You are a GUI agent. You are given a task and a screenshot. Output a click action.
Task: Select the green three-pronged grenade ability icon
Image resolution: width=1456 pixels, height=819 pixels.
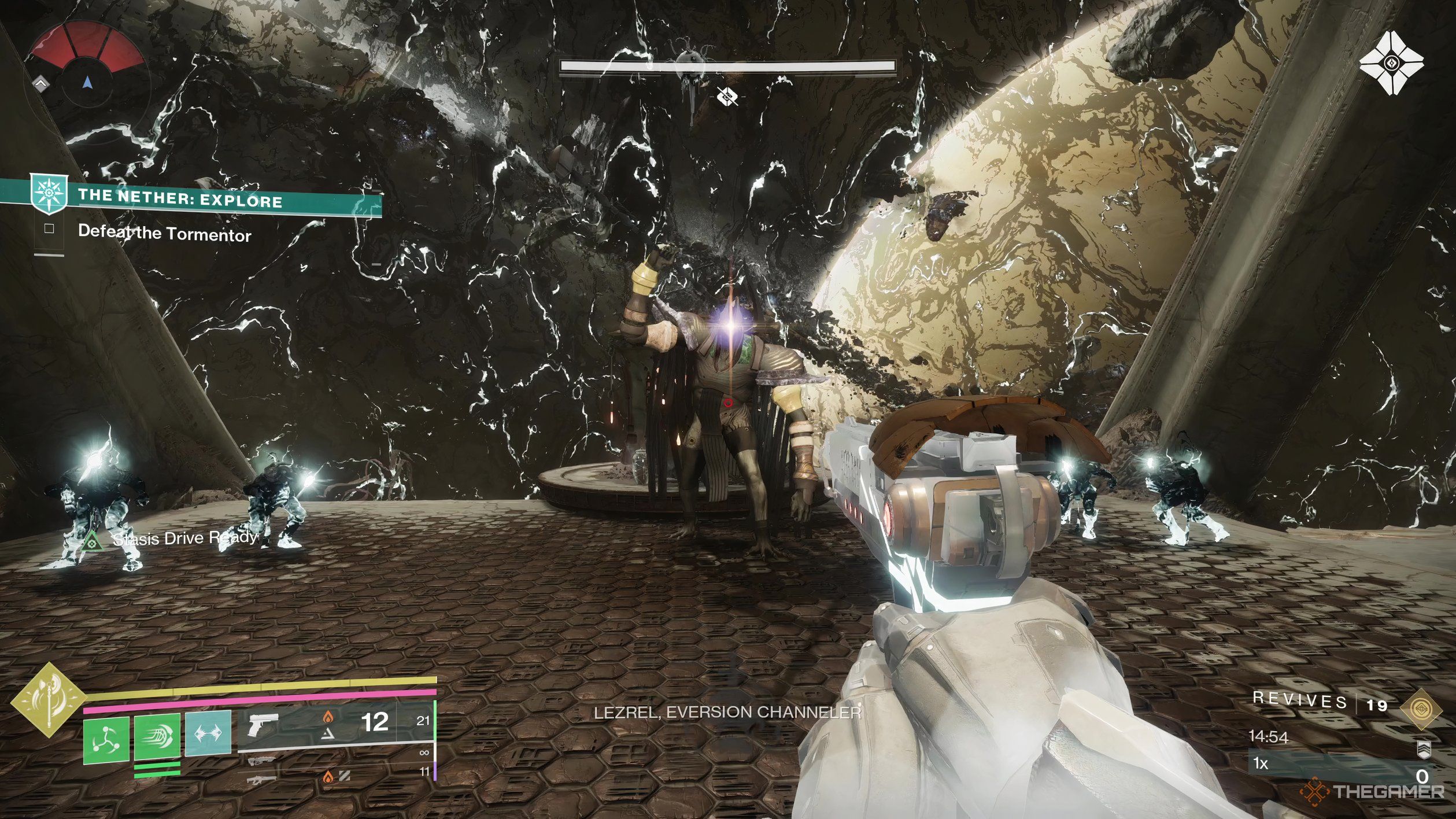coord(106,739)
